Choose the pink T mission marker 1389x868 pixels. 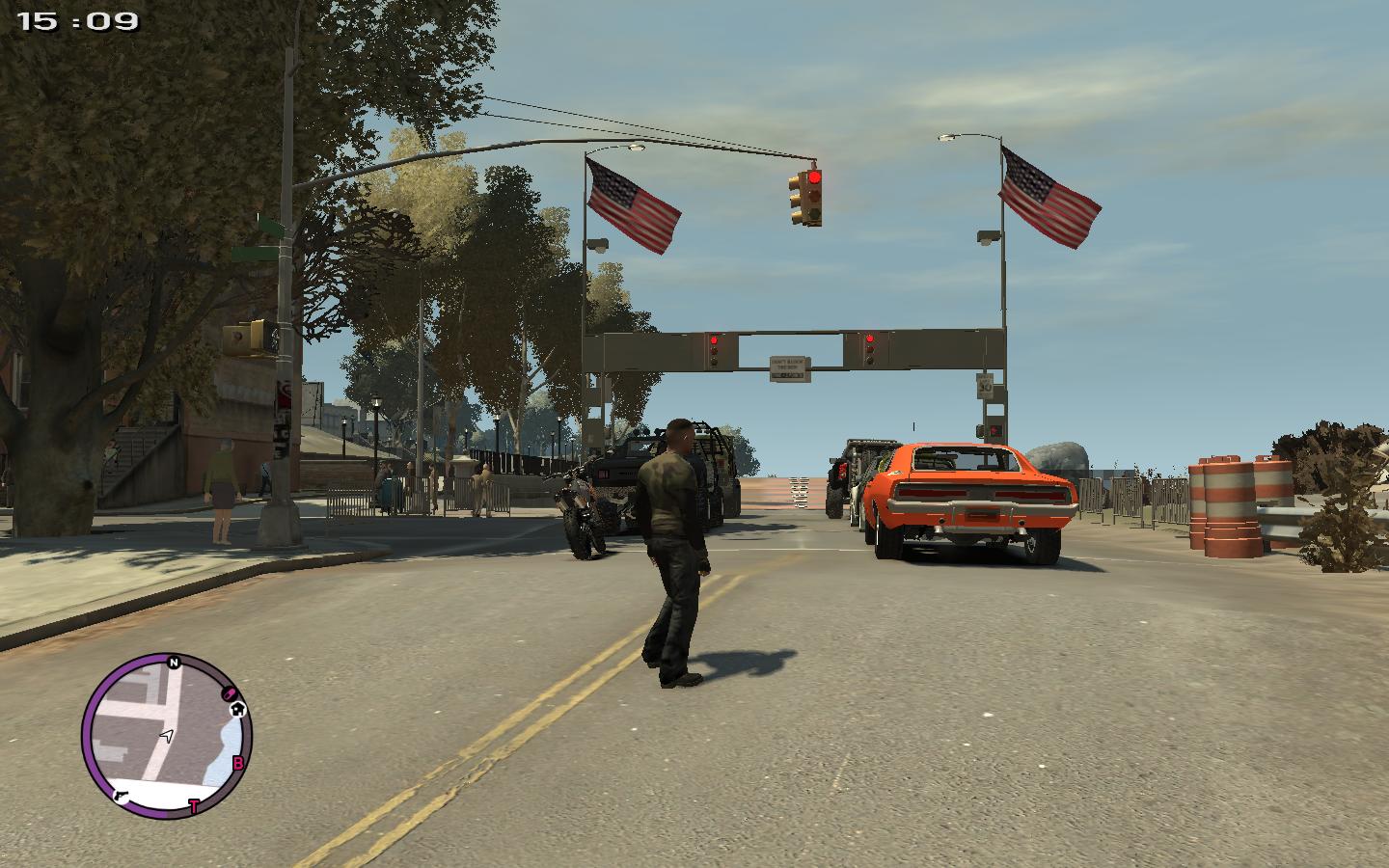[x=193, y=806]
